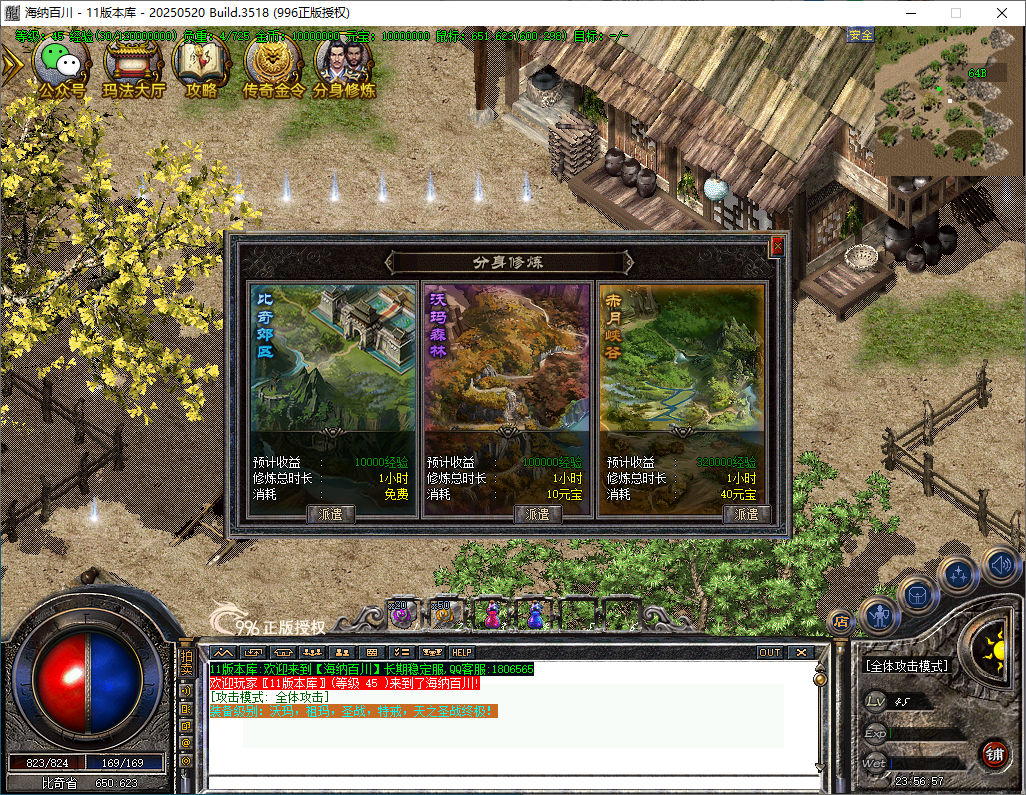The width and height of the screenshot is (1026, 795).
Task: Dispatch clone to 比奇郊区 for free
Action: click(329, 514)
